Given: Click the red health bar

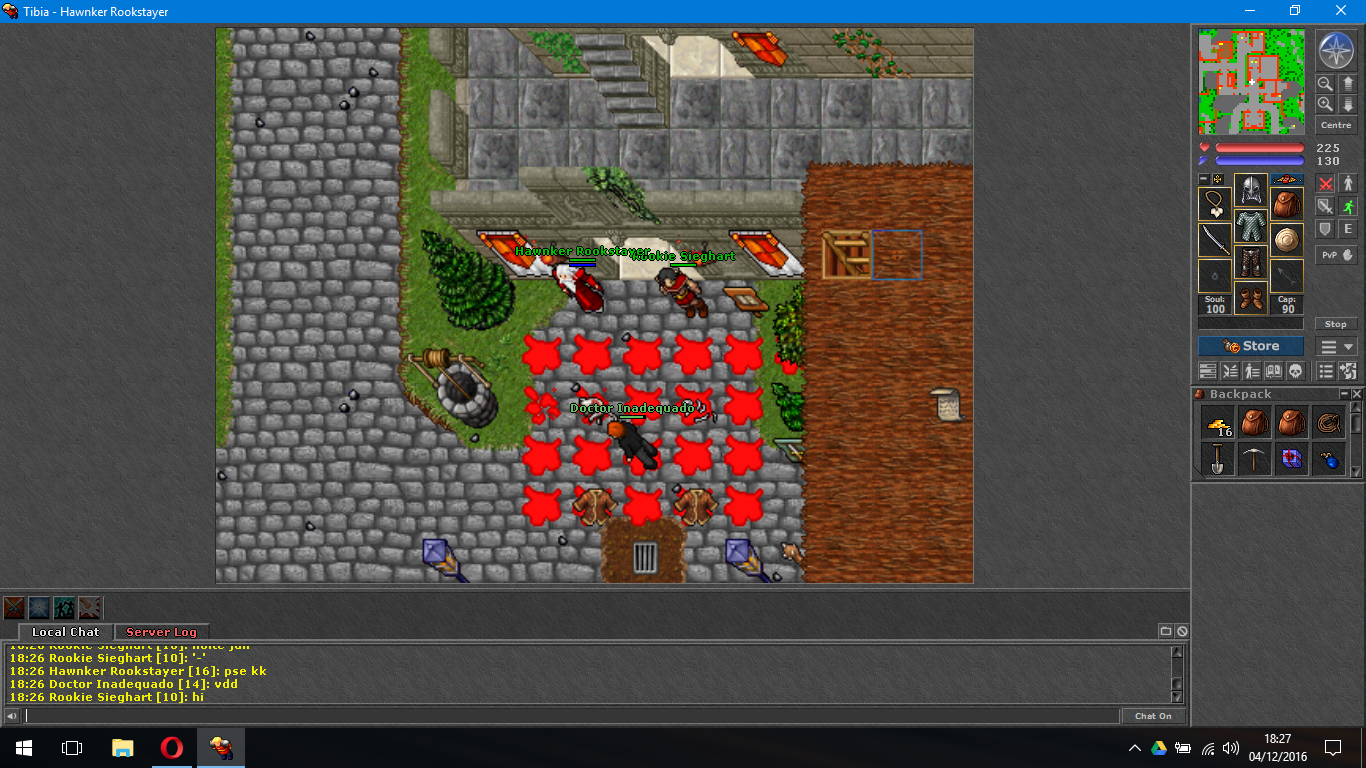Looking at the screenshot, I should click(x=1258, y=147).
